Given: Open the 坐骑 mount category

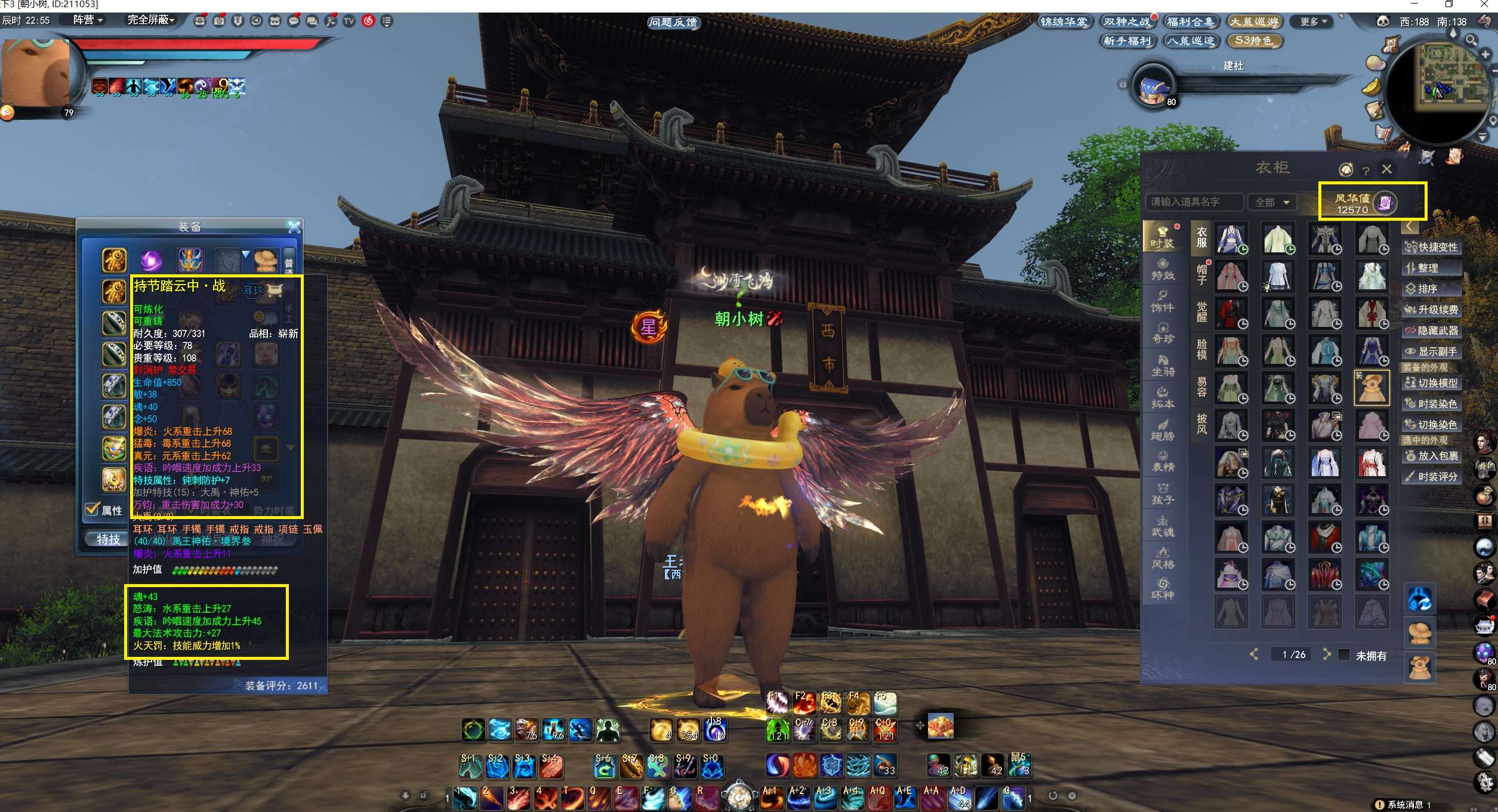Looking at the screenshot, I should [x=1162, y=366].
